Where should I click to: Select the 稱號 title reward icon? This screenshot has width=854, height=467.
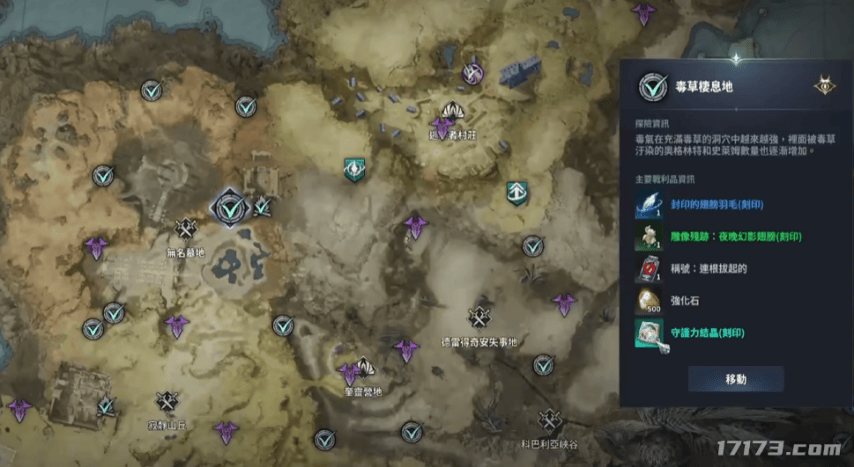(647, 268)
